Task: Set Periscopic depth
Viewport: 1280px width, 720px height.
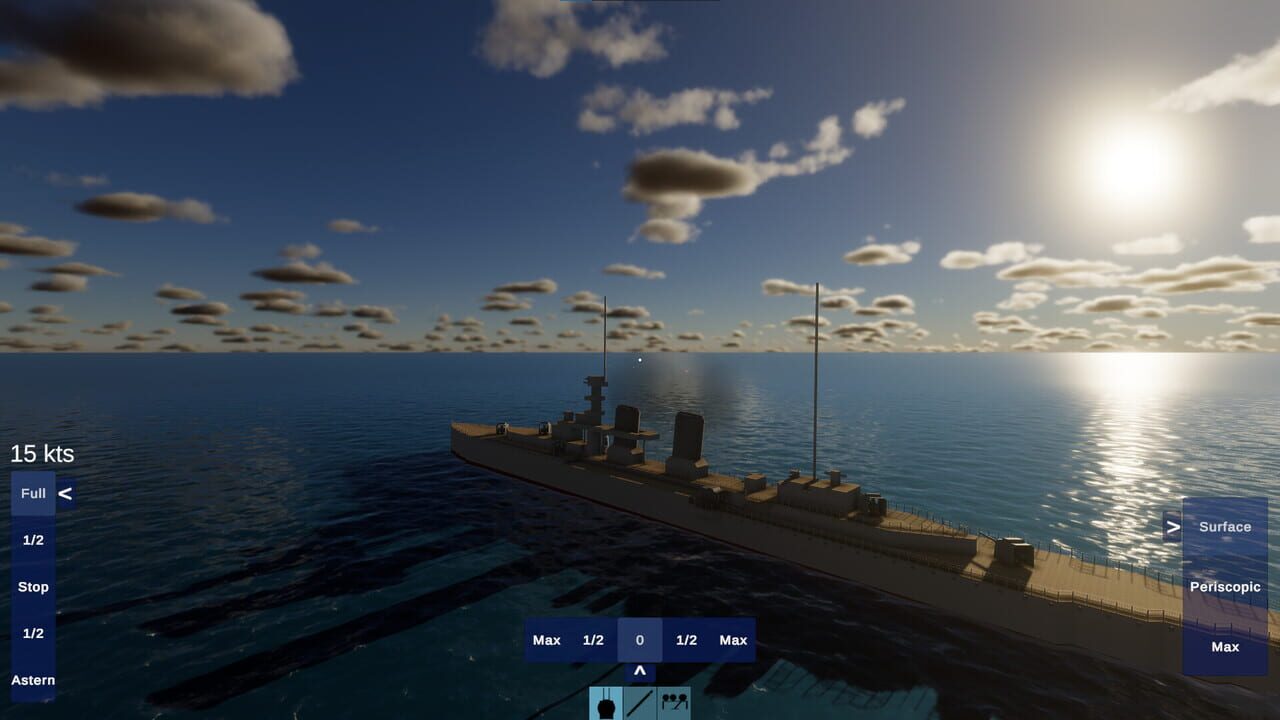Action: tap(1226, 586)
